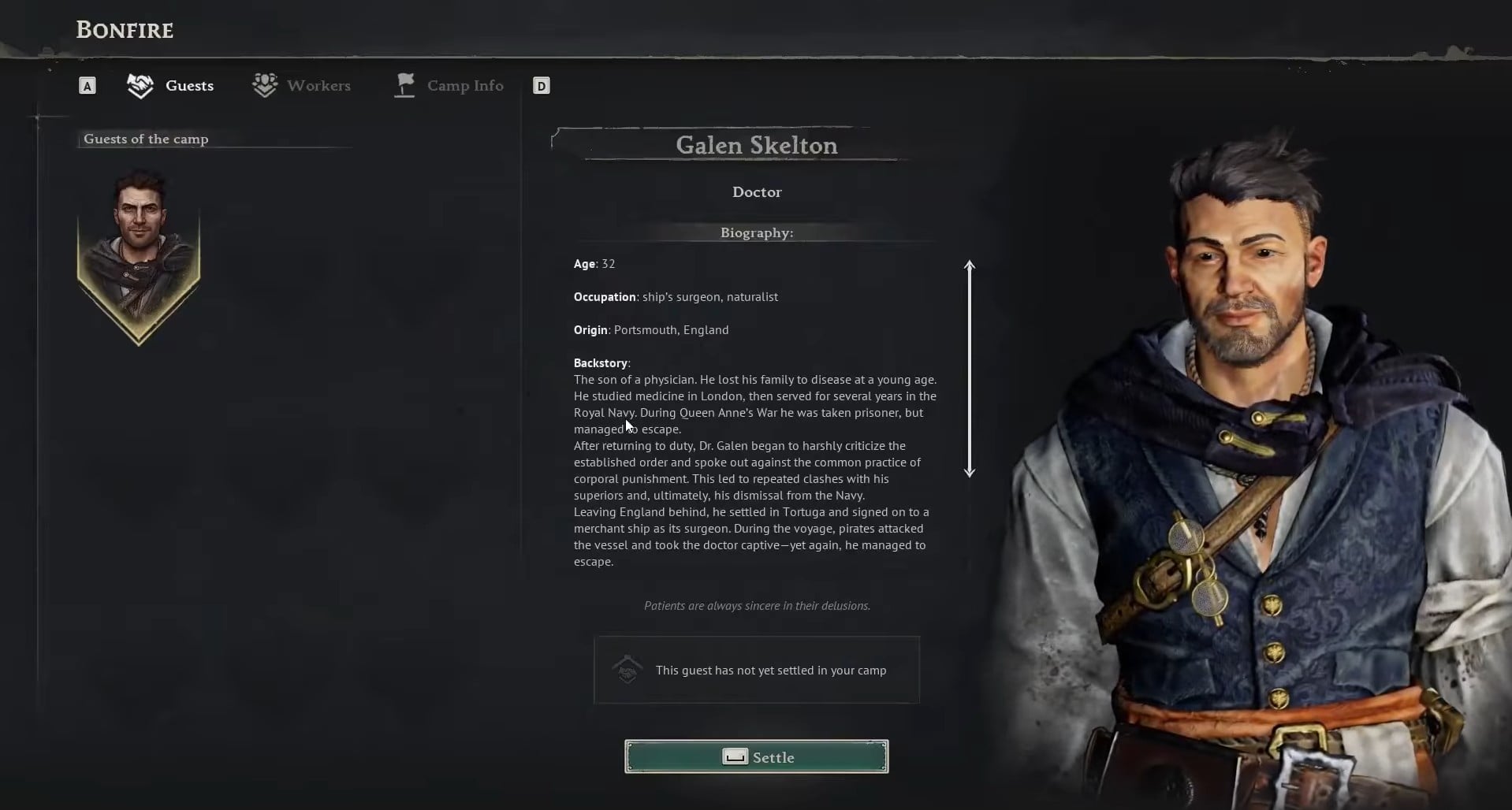Click the biography scrollbar
Image resolution: width=1512 pixels, height=810 pixels.
click(970, 369)
